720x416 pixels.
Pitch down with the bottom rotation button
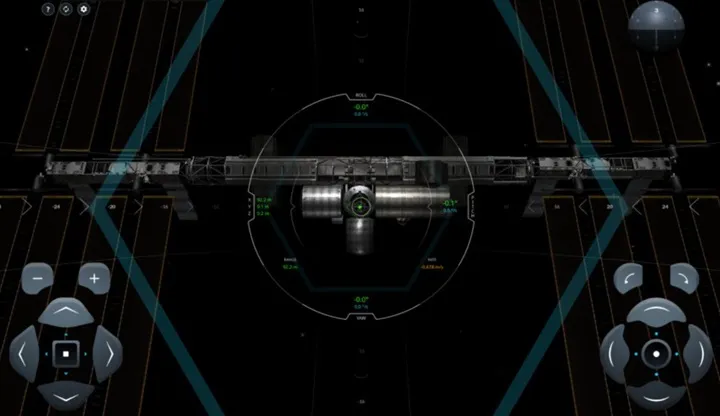click(656, 392)
